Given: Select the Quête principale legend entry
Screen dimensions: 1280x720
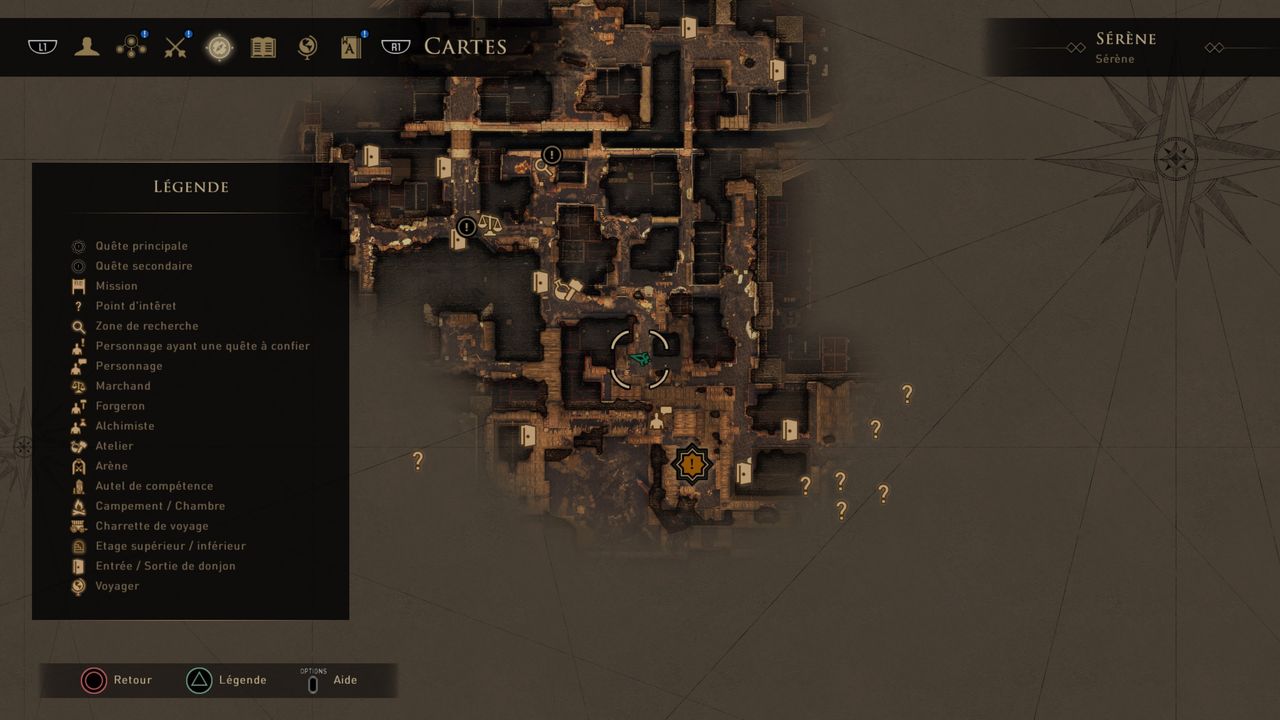Looking at the screenshot, I should pyautogui.click(x=141, y=246).
